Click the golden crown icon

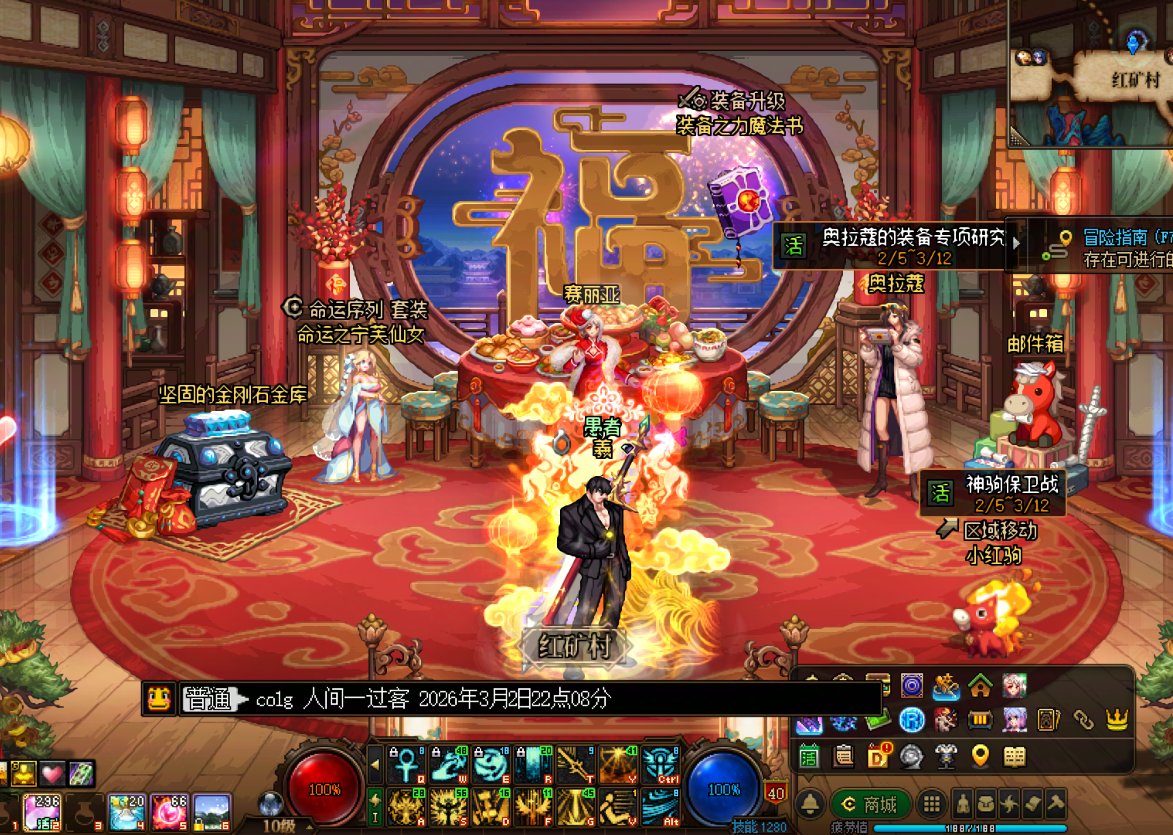pyautogui.click(x=1116, y=720)
